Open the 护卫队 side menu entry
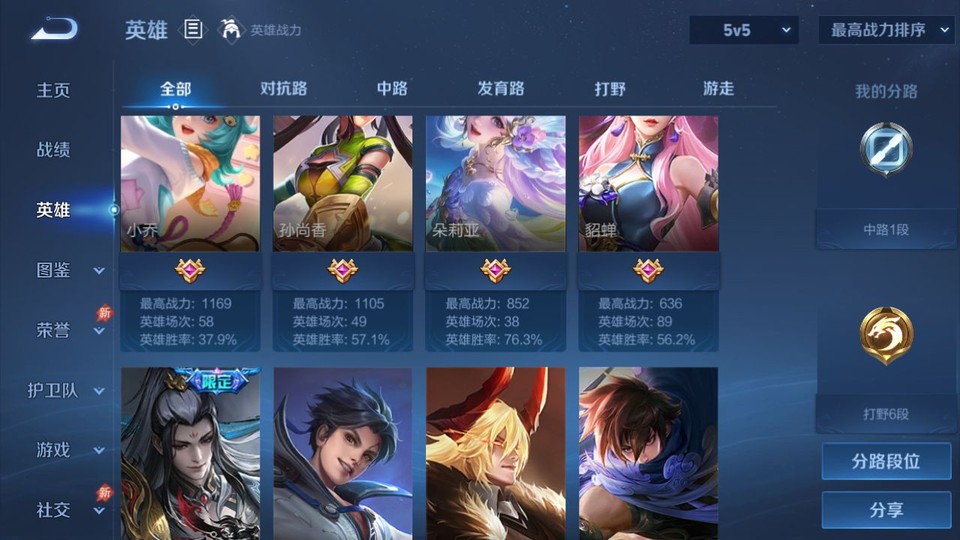The image size is (960, 540). click(x=66, y=390)
